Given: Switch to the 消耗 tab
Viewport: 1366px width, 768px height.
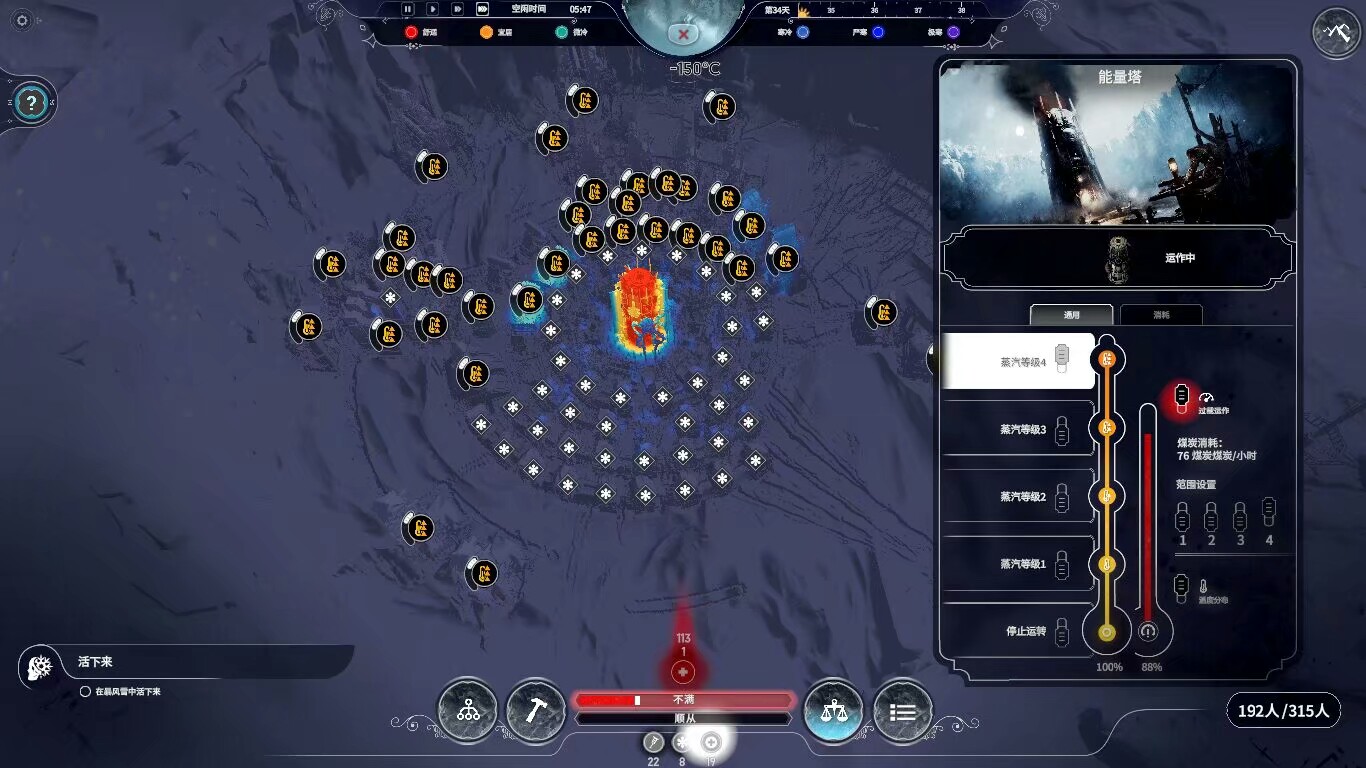Looking at the screenshot, I should pos(1160,315).
